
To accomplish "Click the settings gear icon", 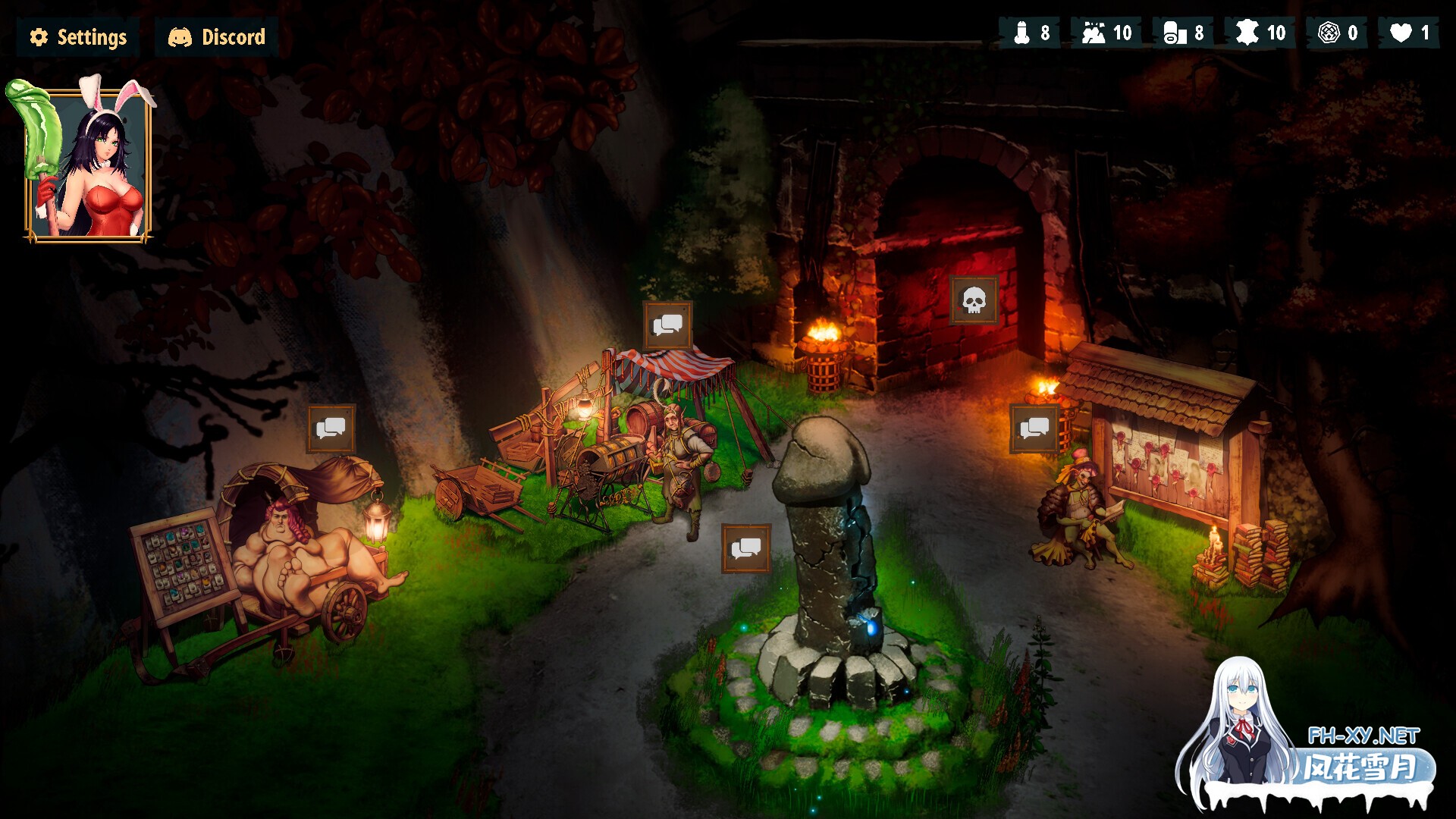I will (39, 35).
